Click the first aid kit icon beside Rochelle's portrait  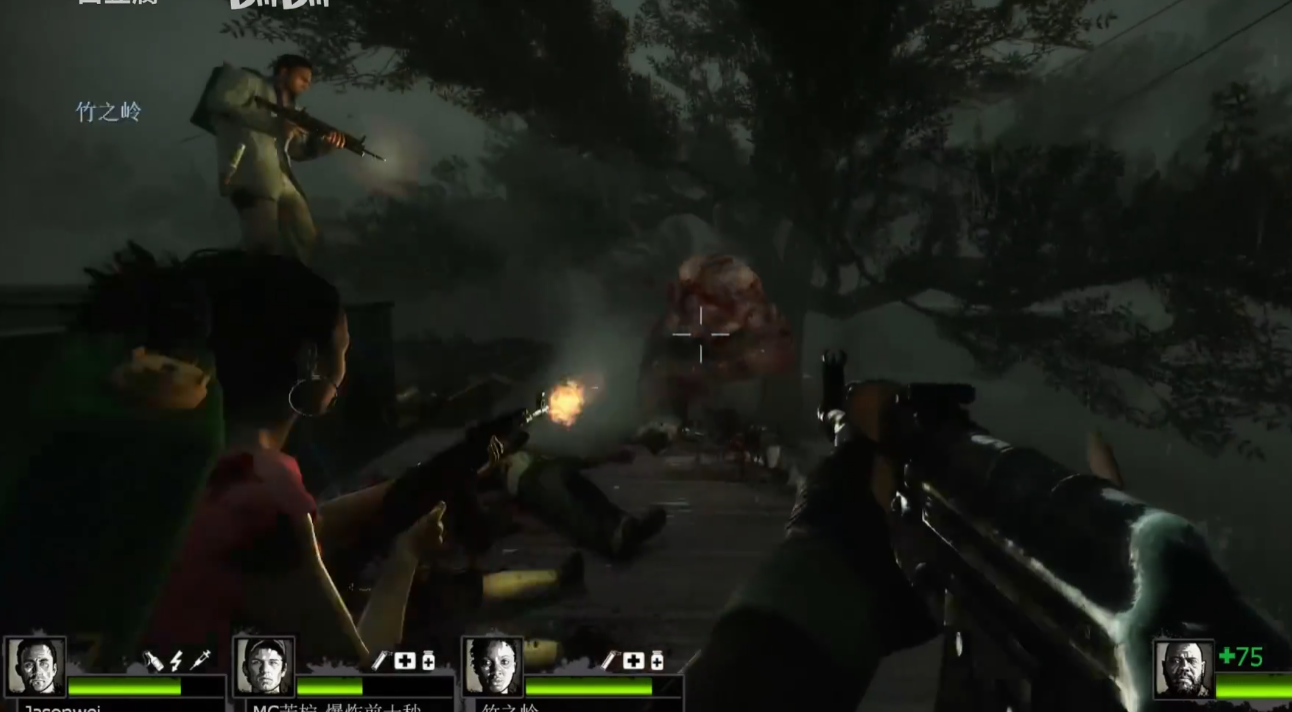coord(633,661)
